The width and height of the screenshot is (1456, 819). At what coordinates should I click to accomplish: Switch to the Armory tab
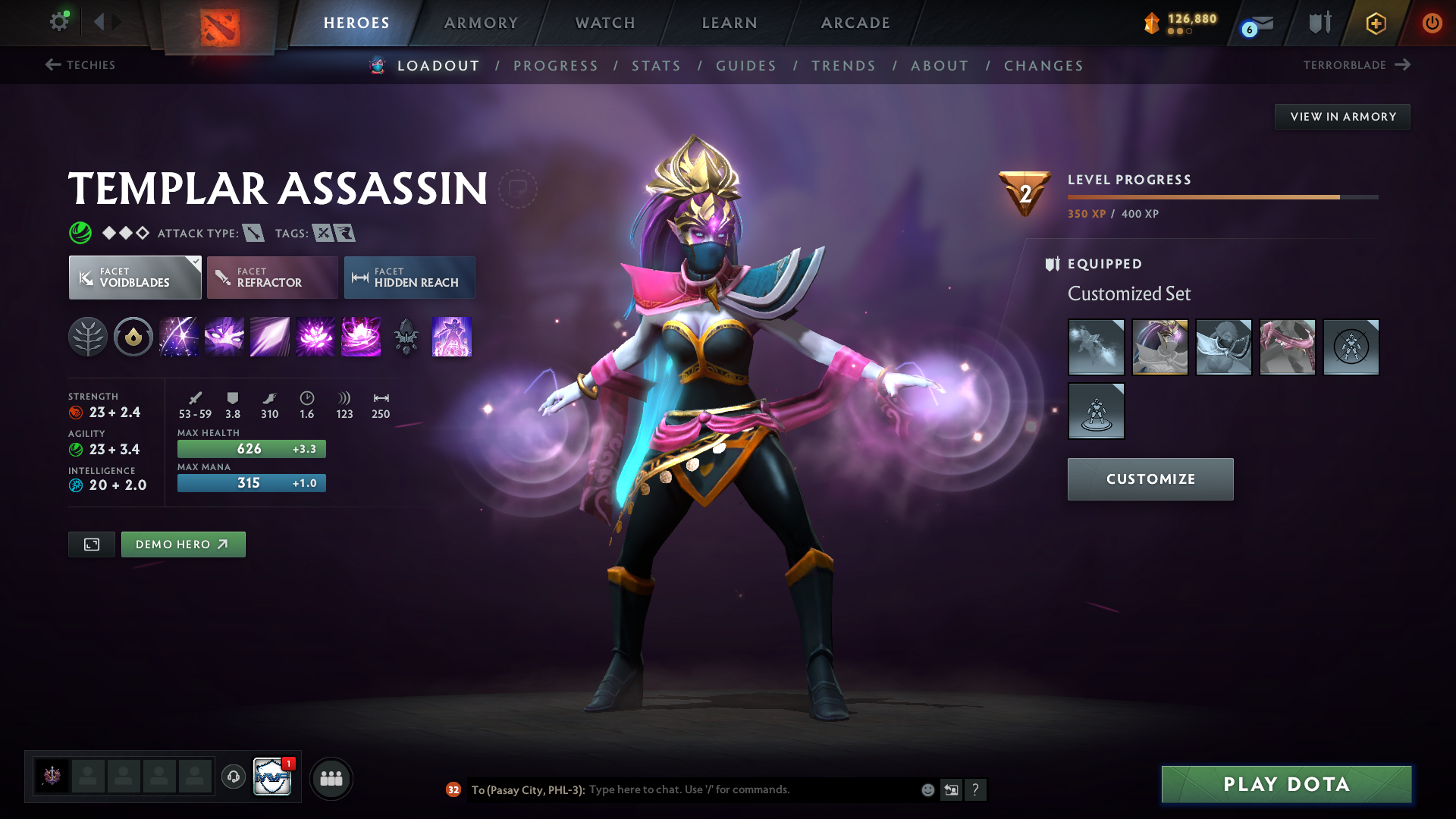[x=481, y=23]
